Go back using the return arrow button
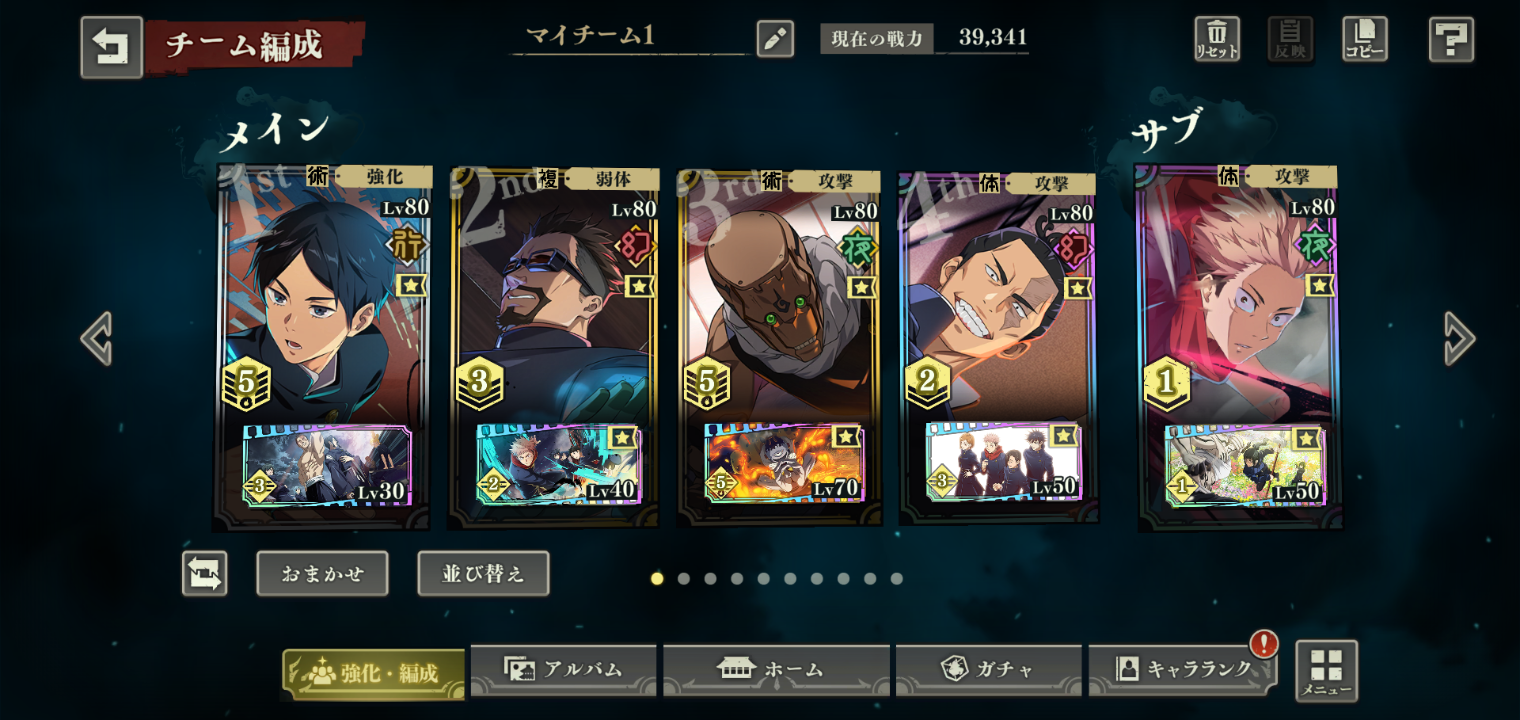1520x720 pixels. [x=111, y=47]
